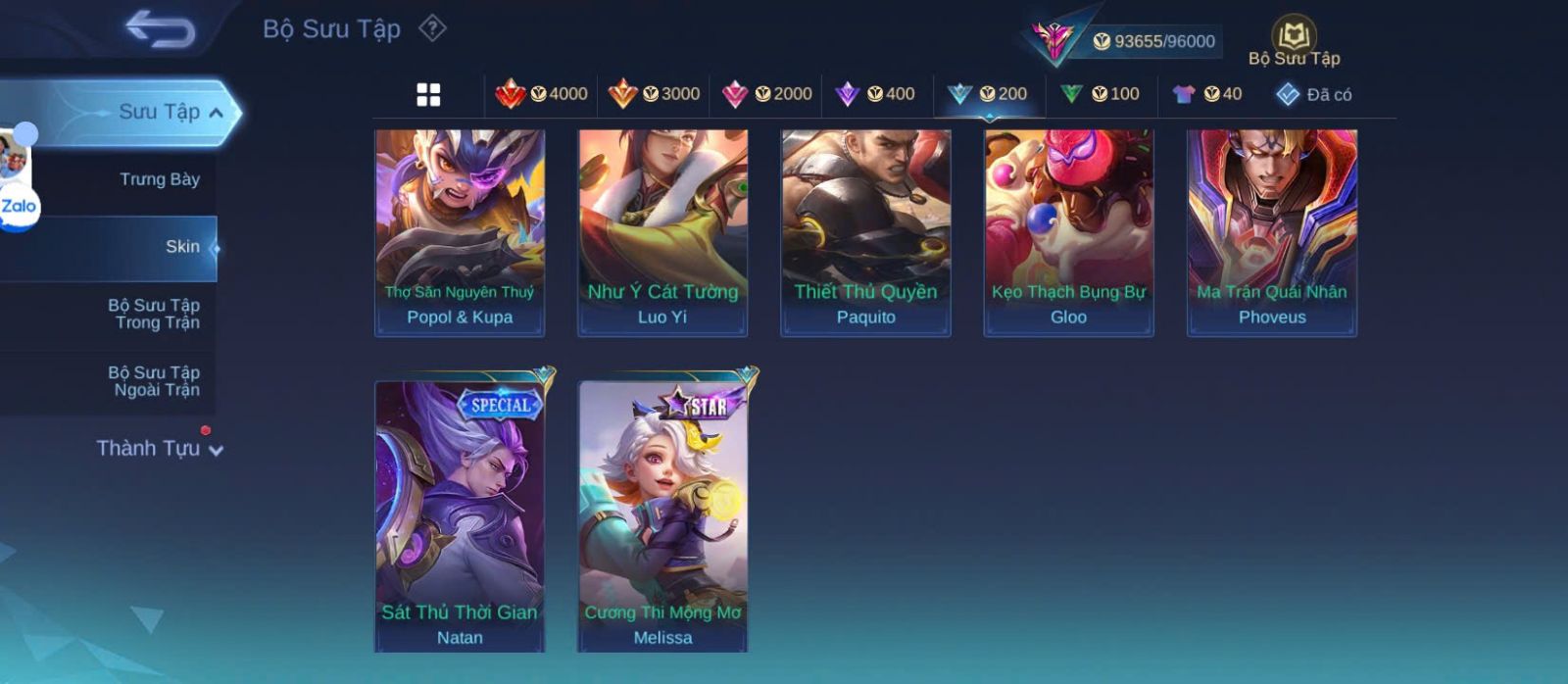Select the Natan Special skin card
The width and height of the screenshot is (1568, 684).
[460, 514]
